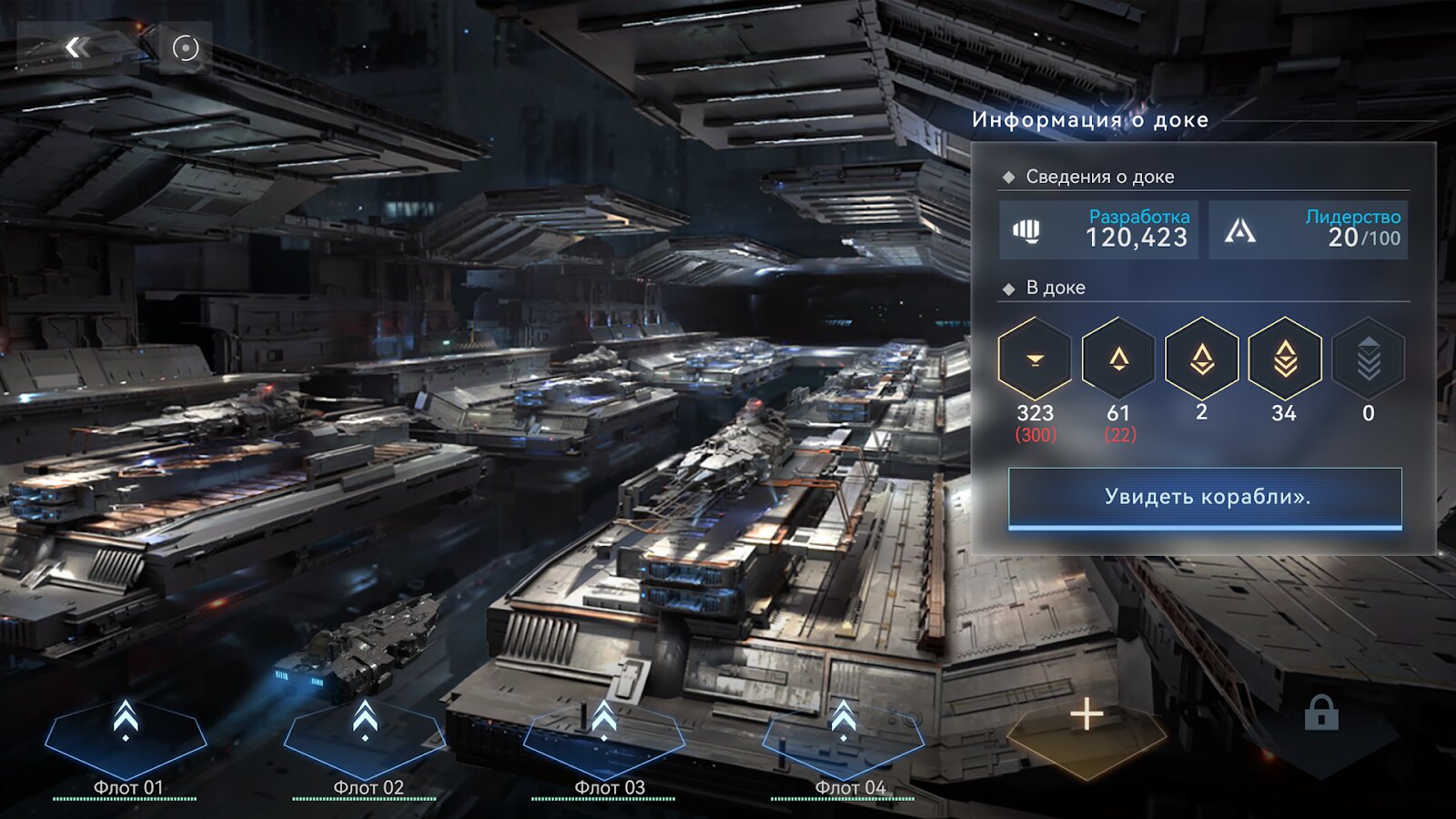Click the circular target view icon

pyautogui.click(x=186, y=48)
